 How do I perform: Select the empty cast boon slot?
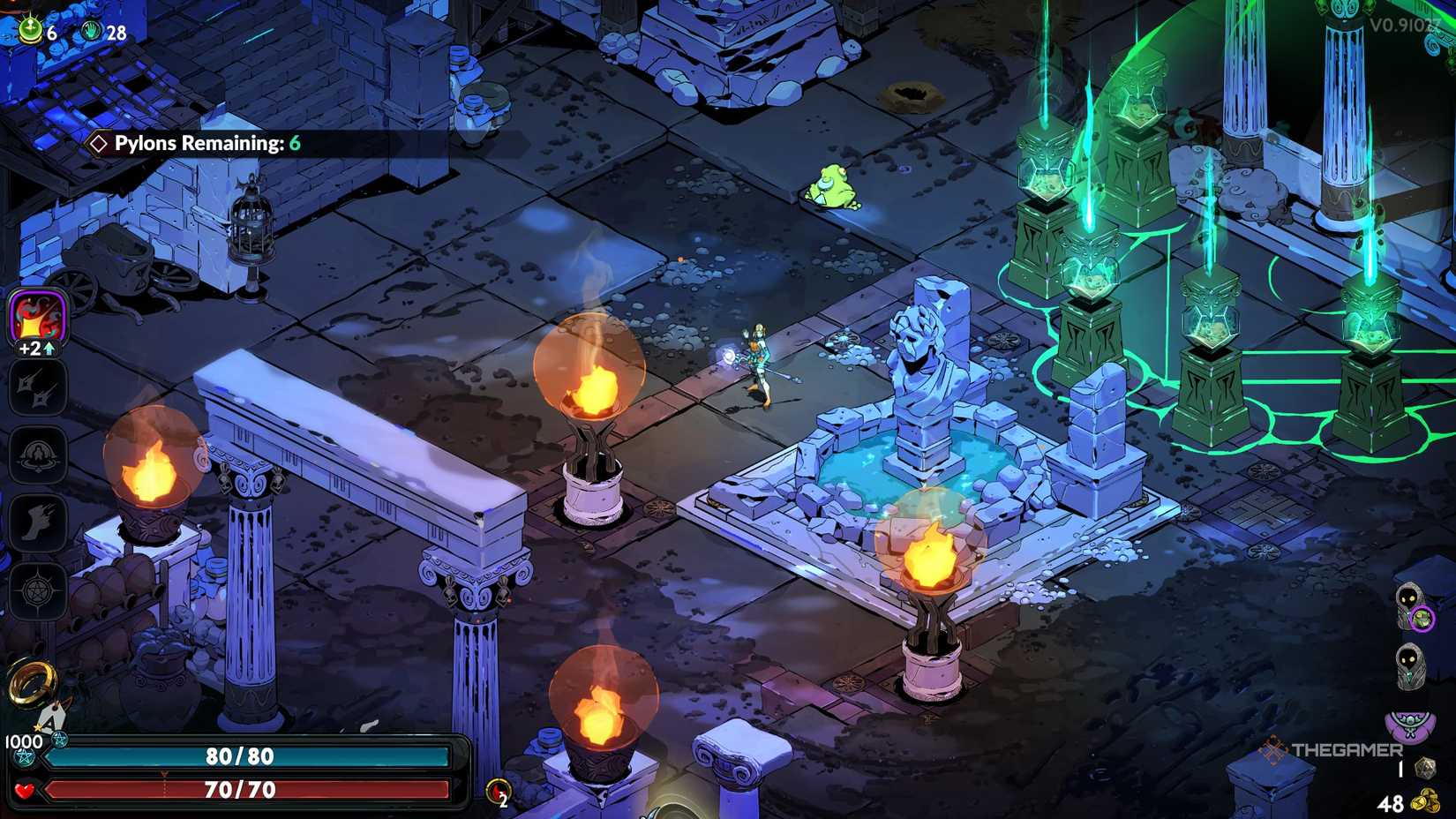38,455
